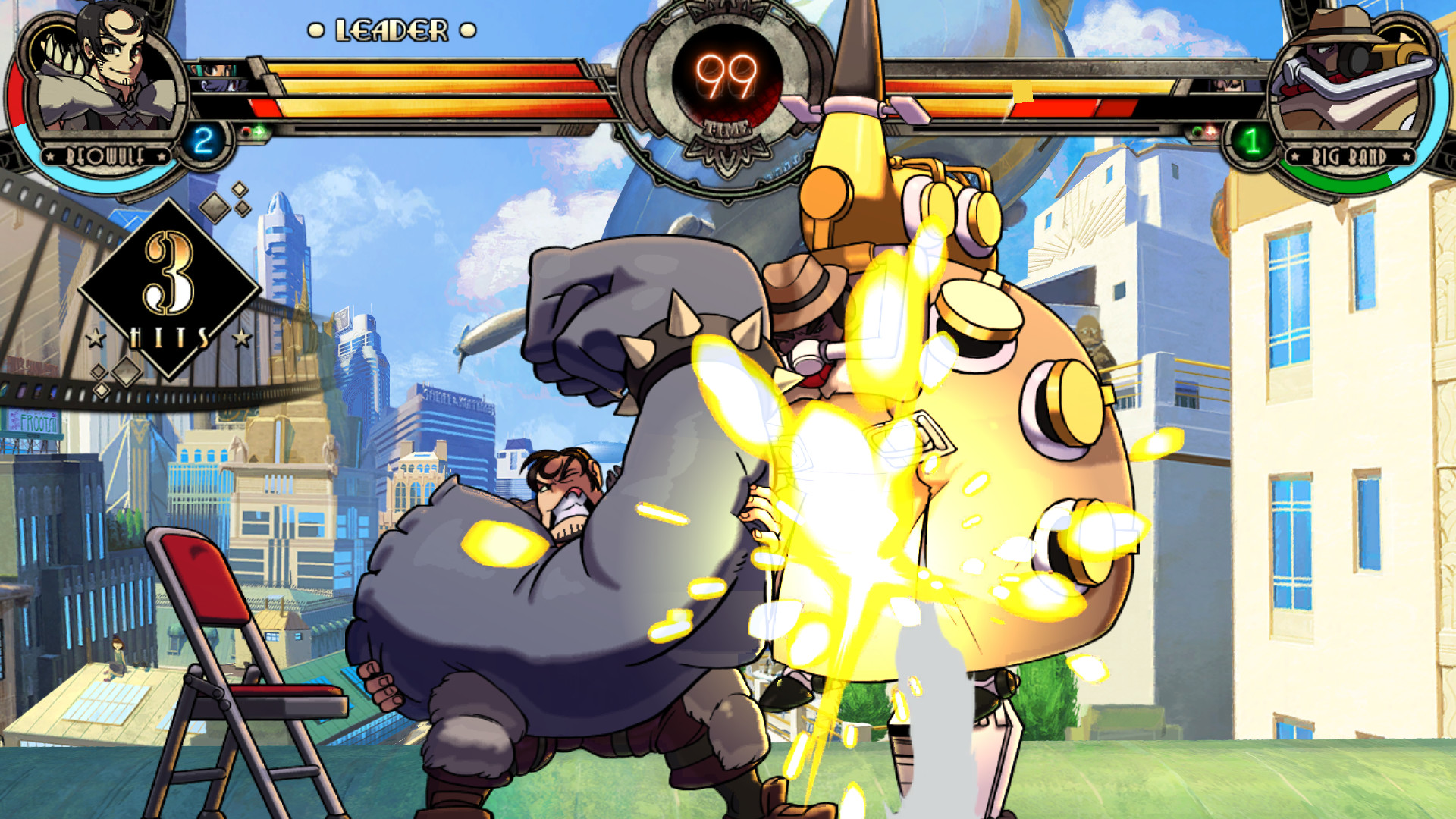
Task: Click the teammate mini-portrait under Beowulf's health bar
Action: tap(214, 70)
